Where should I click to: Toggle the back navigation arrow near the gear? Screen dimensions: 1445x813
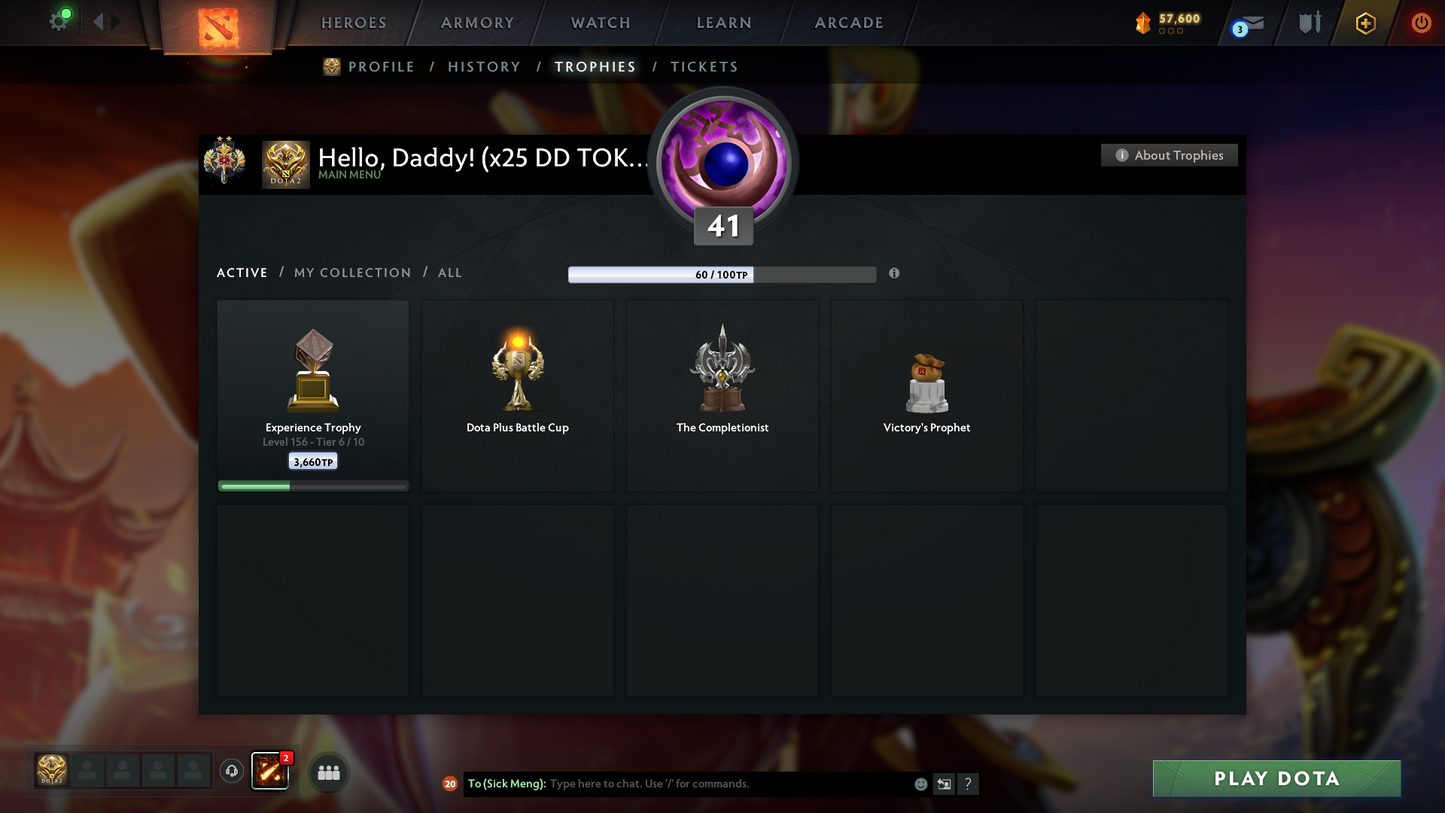(97, 20)
